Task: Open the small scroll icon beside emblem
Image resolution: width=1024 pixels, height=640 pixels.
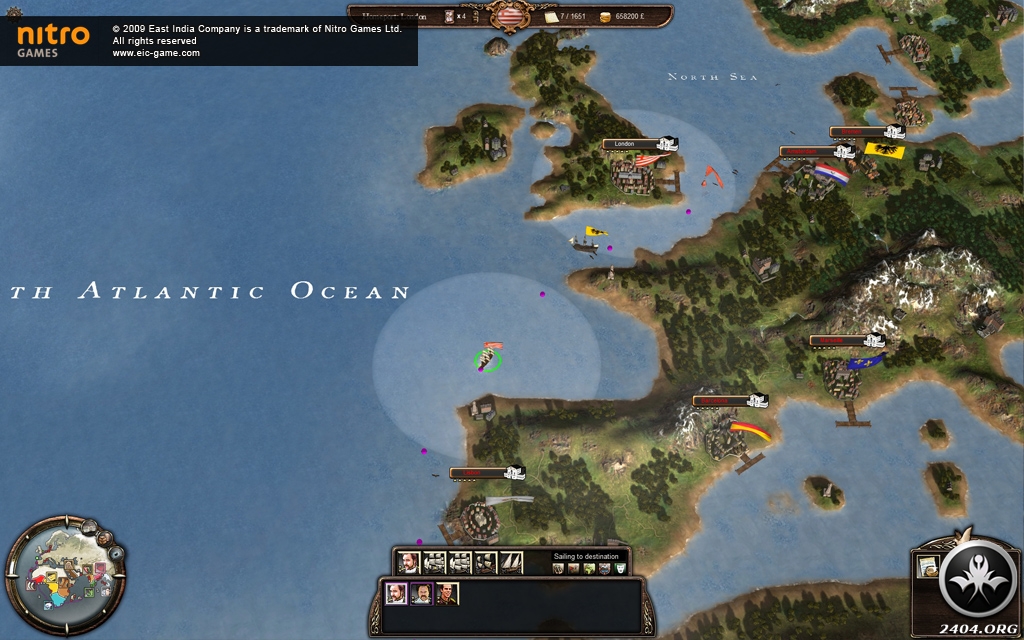Action: (x=926, y=566)
